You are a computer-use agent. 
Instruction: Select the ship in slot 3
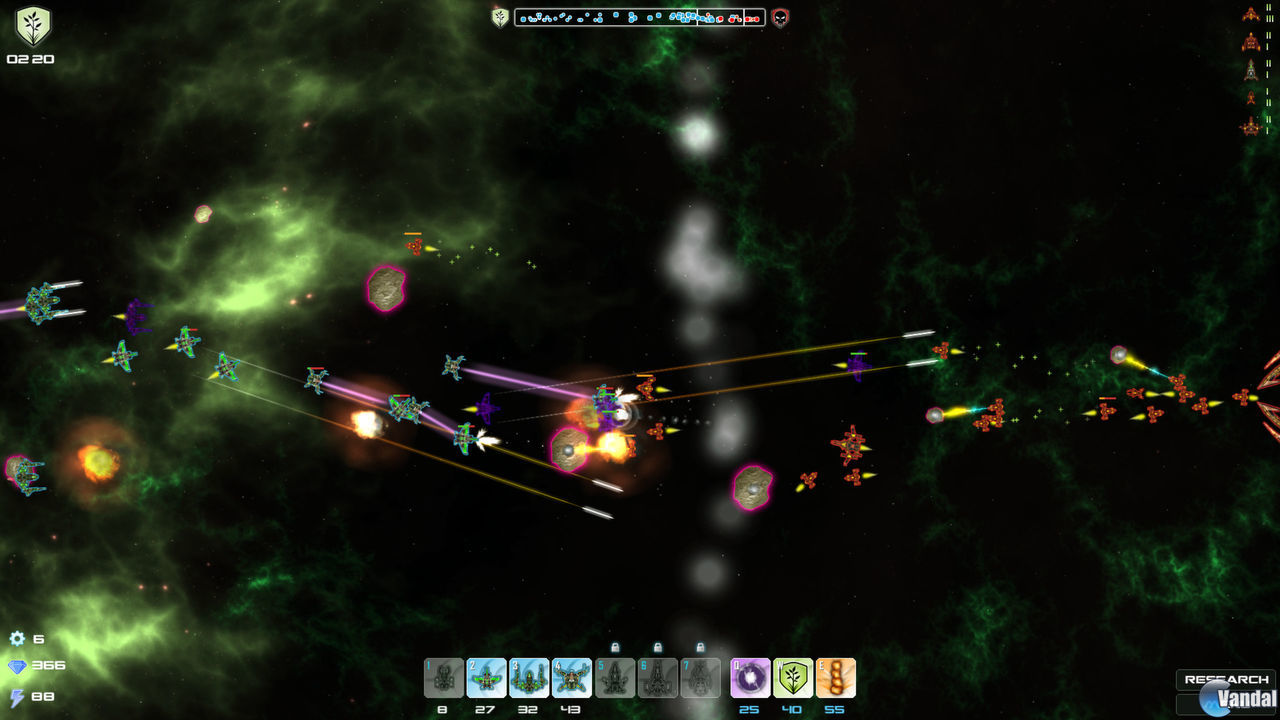tap(530, 678)
